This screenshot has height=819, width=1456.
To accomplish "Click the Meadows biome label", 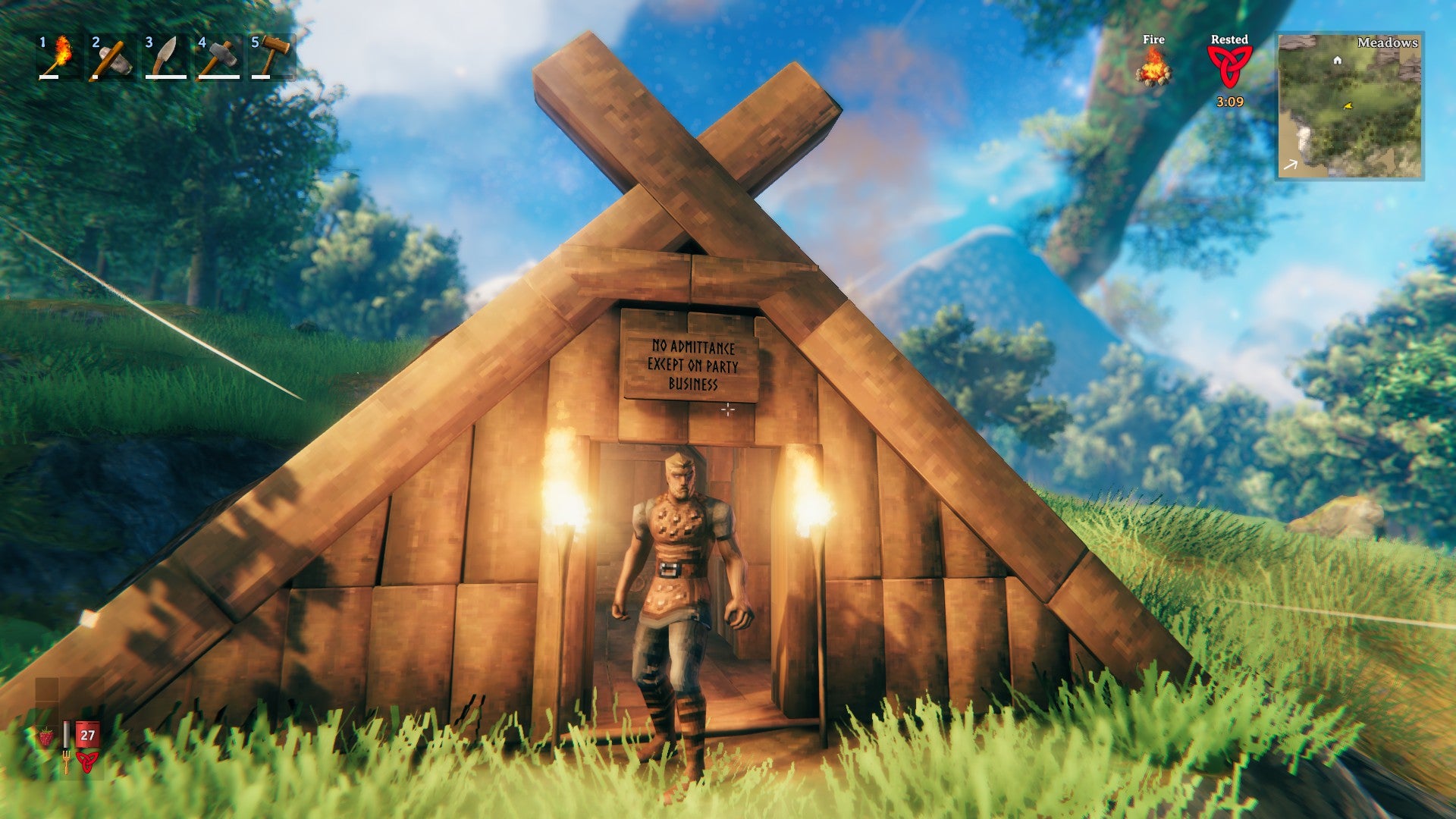I will point(1388,42).
